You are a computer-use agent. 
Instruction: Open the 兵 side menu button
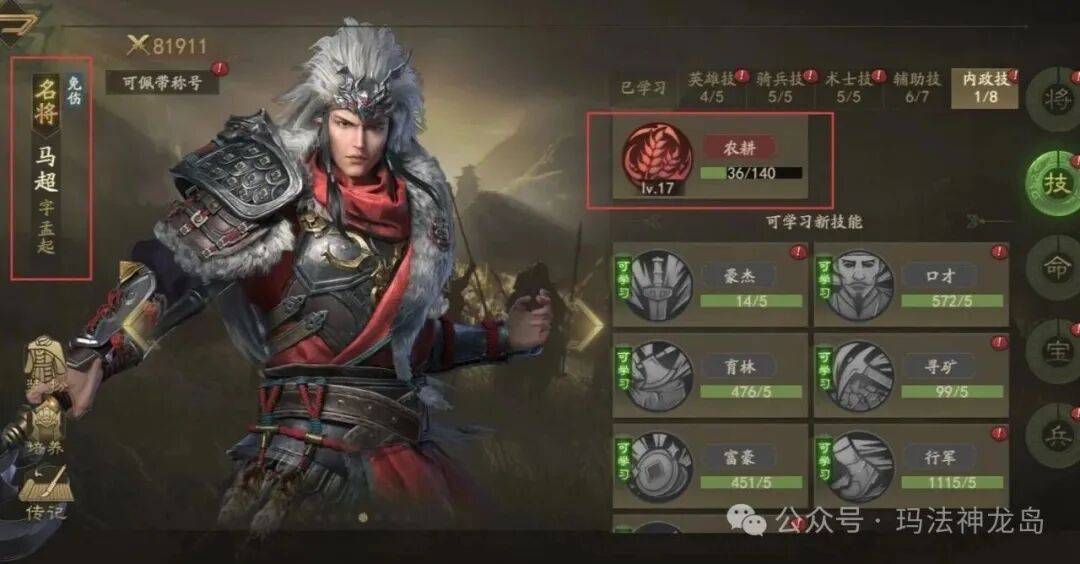[1054, 436]
